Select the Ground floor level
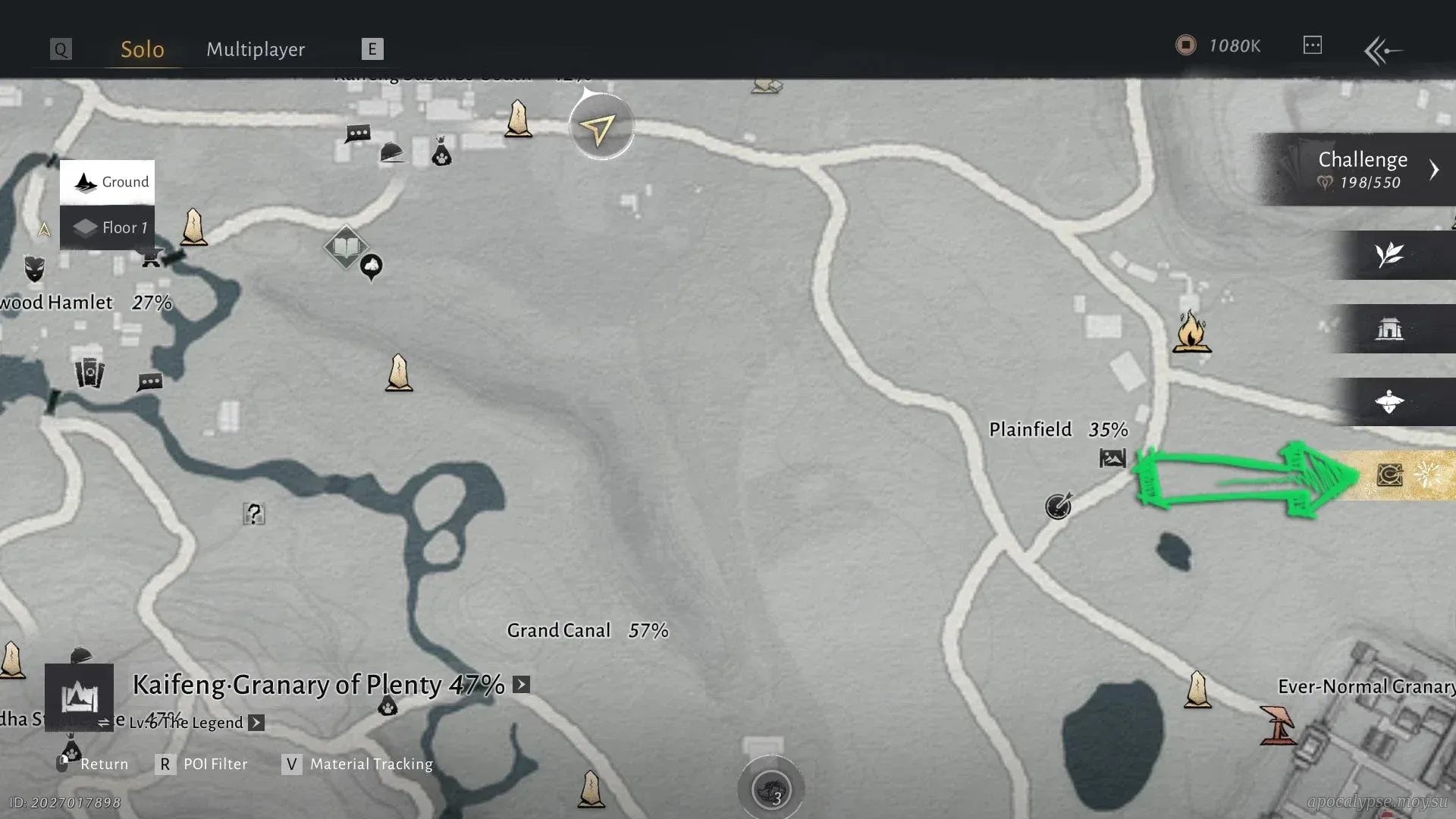The height and width of the screenshot is (819, 1456). [x=108, y=182]
